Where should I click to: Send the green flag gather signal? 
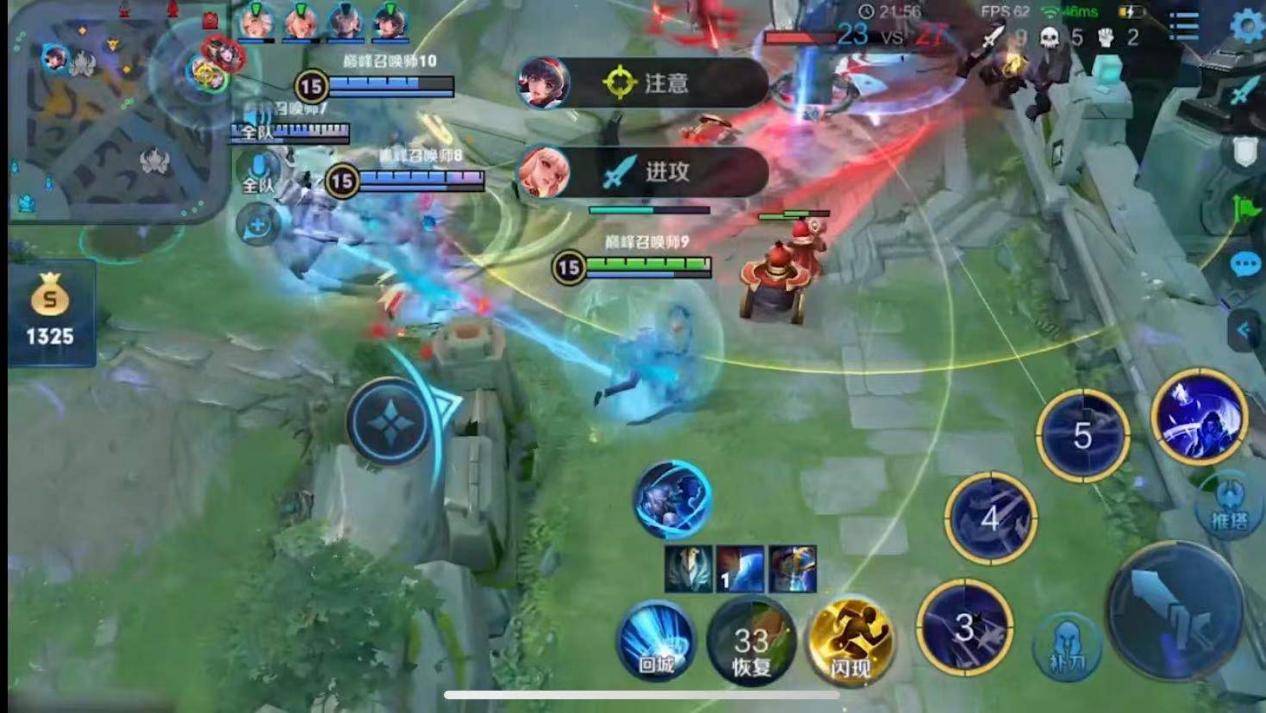pyautogui.click(x=1244, y=209)
